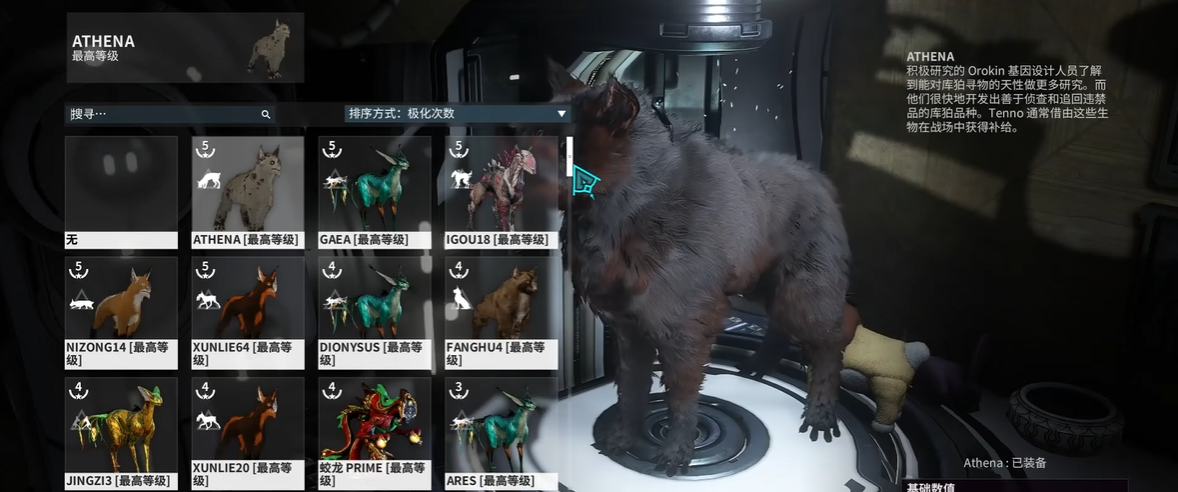Choose the XUNLIE64 companion tile
1178x492 pixels.
click(x=248, y=312)
